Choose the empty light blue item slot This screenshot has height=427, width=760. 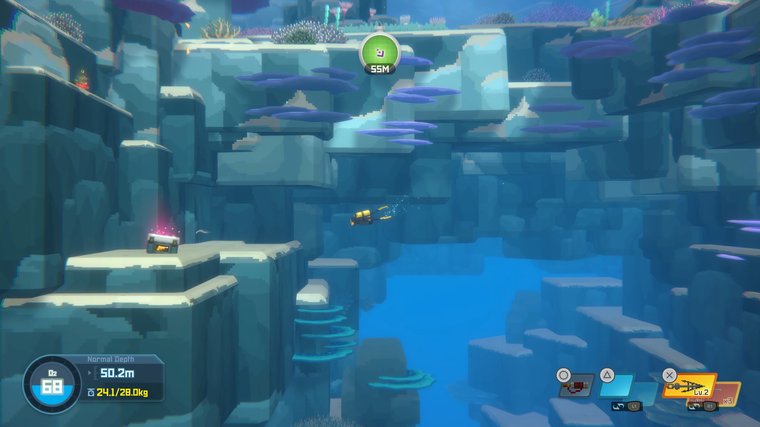[x=617, y=386]
